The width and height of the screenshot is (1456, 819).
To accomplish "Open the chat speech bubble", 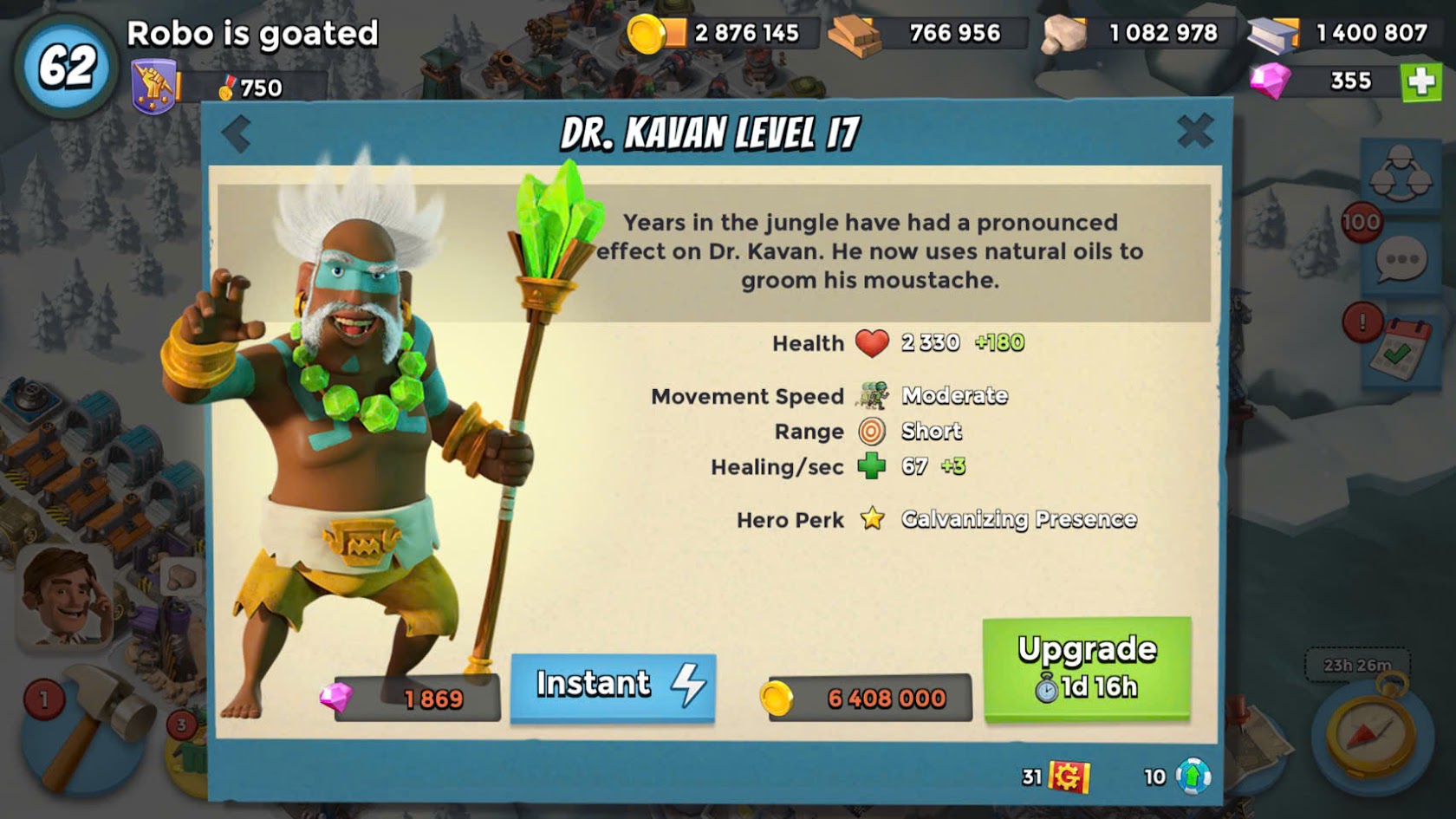I will 1401,261.
